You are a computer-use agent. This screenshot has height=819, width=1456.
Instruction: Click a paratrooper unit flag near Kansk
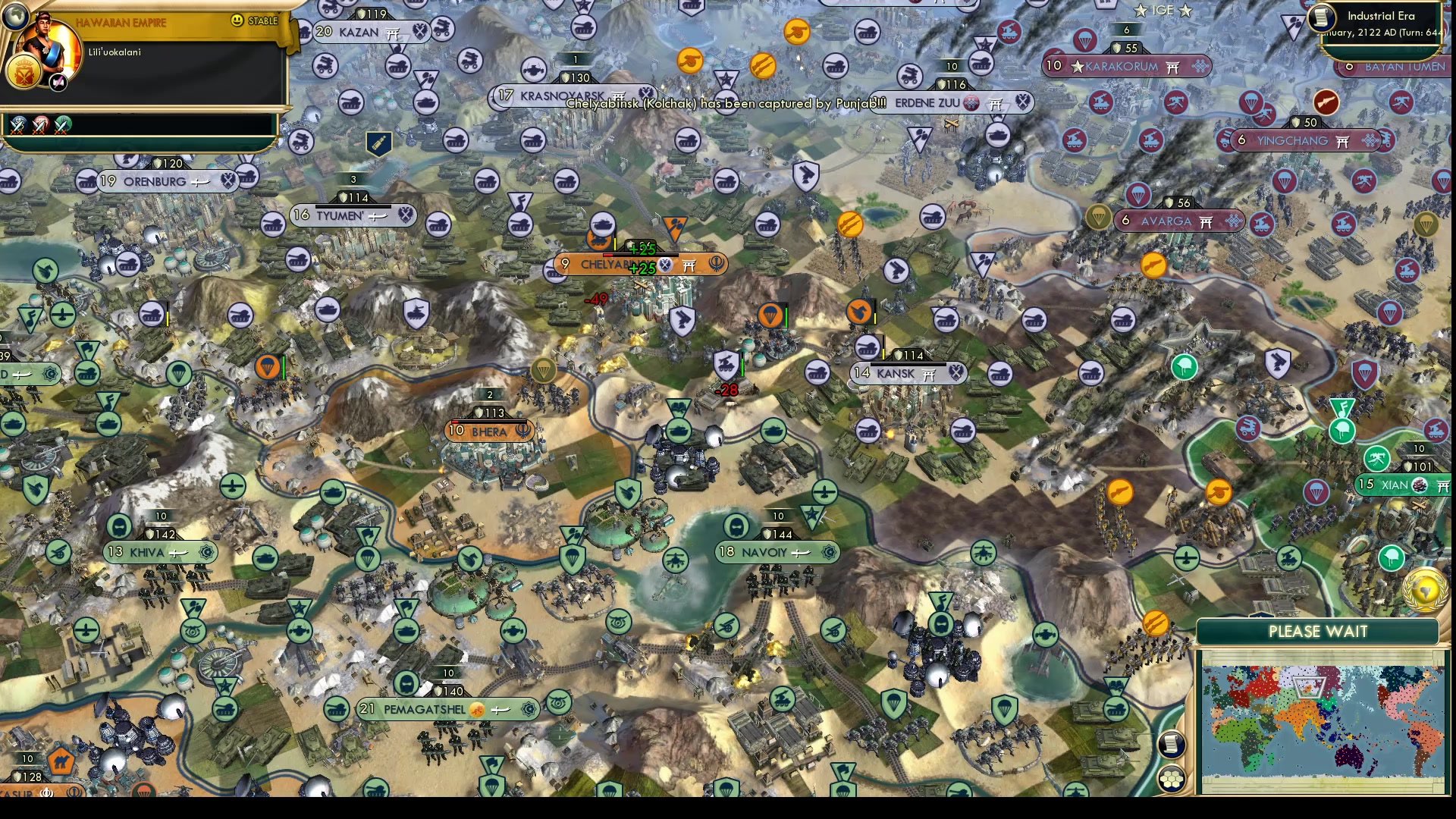pos(770,316)
